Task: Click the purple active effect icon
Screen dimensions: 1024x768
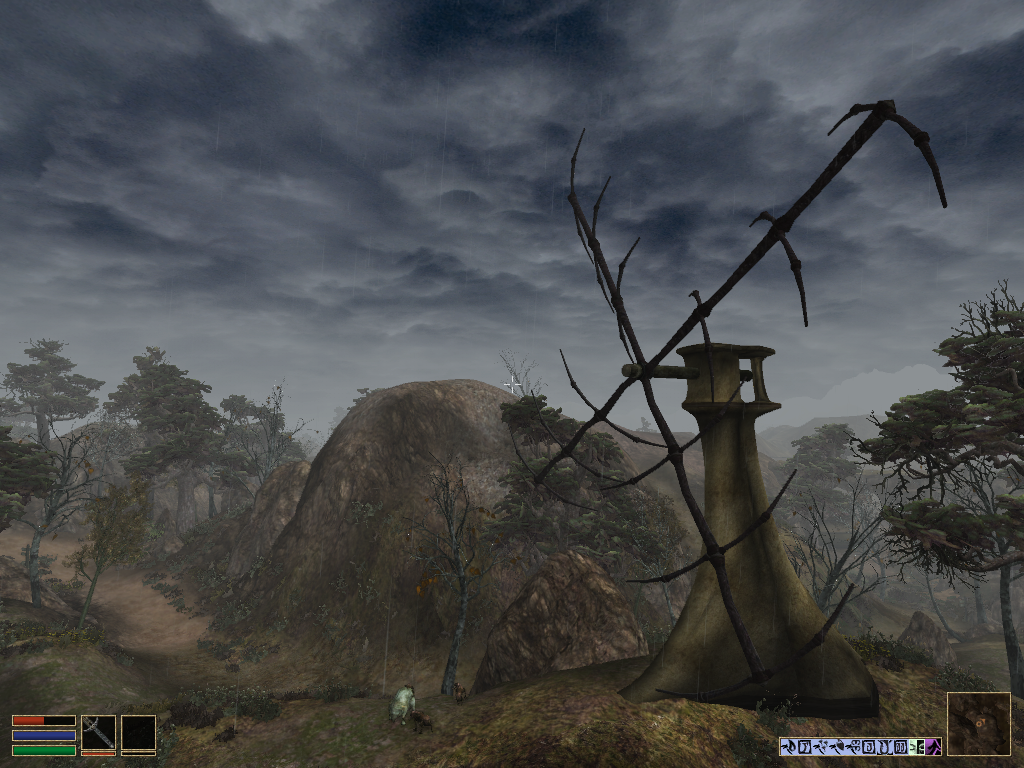Action: point(932,746)
